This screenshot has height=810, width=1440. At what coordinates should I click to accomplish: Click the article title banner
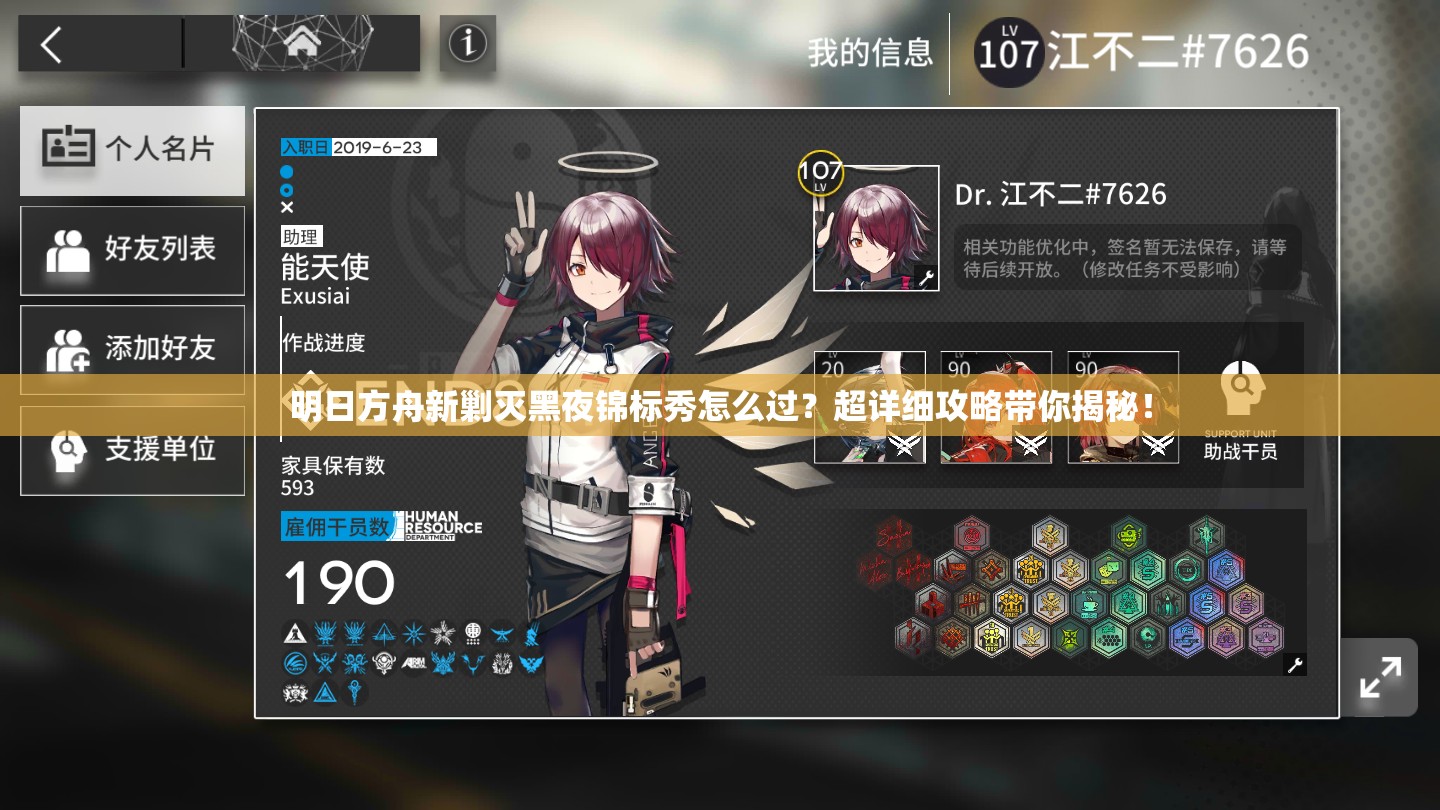click(x=720, y=406)
